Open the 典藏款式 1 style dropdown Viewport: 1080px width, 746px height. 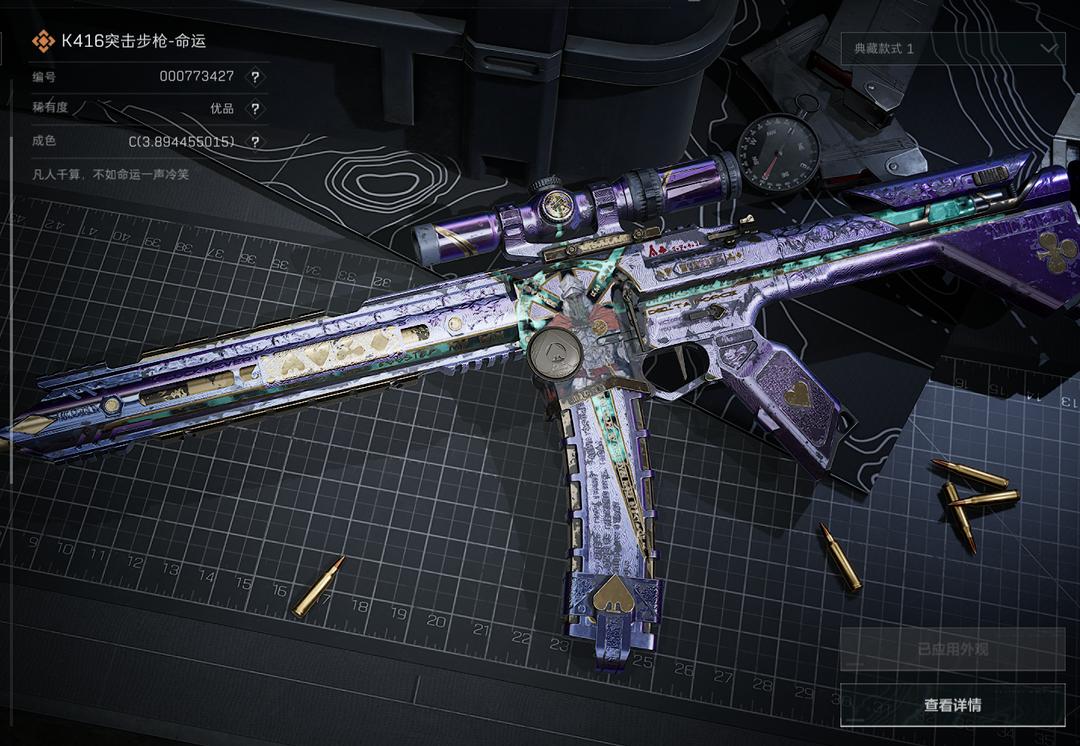[x=952, y=48]
